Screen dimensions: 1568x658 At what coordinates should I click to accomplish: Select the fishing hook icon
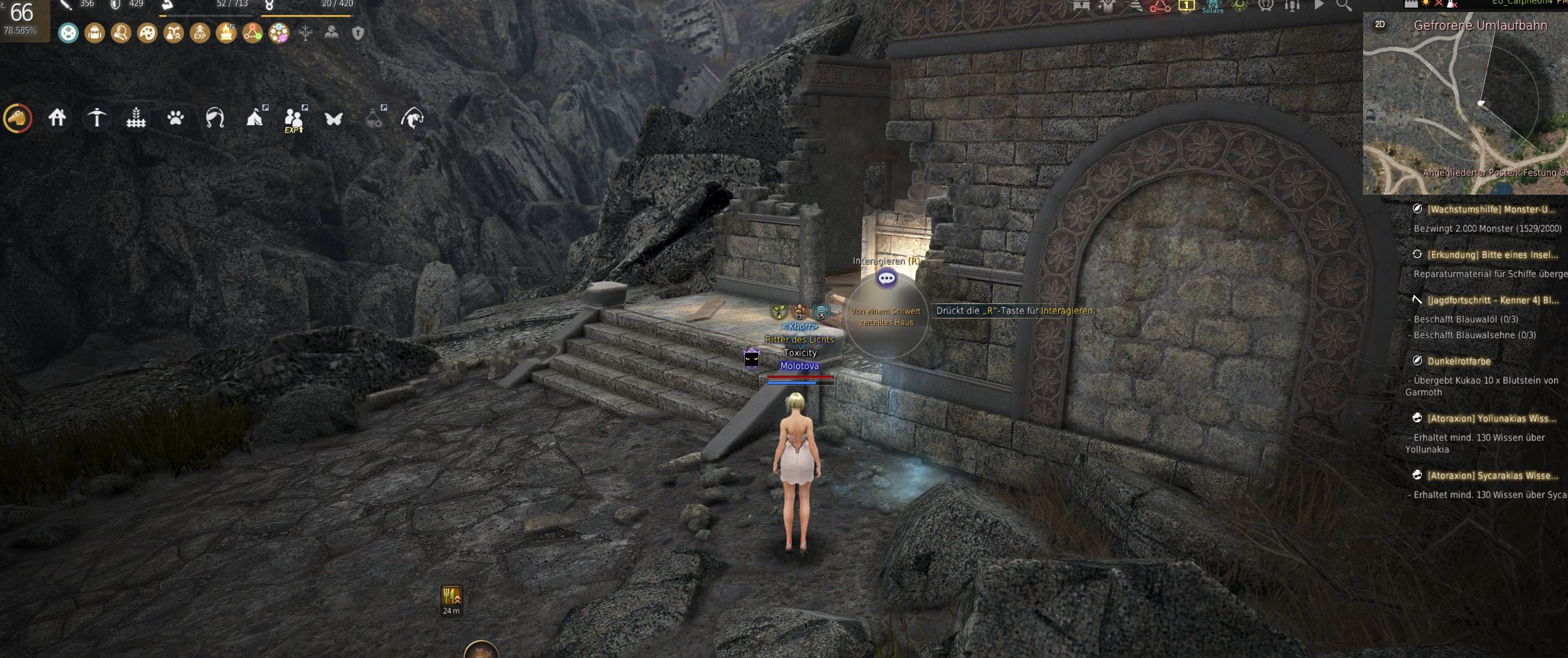pyautogui.click(x=412, y=118)
